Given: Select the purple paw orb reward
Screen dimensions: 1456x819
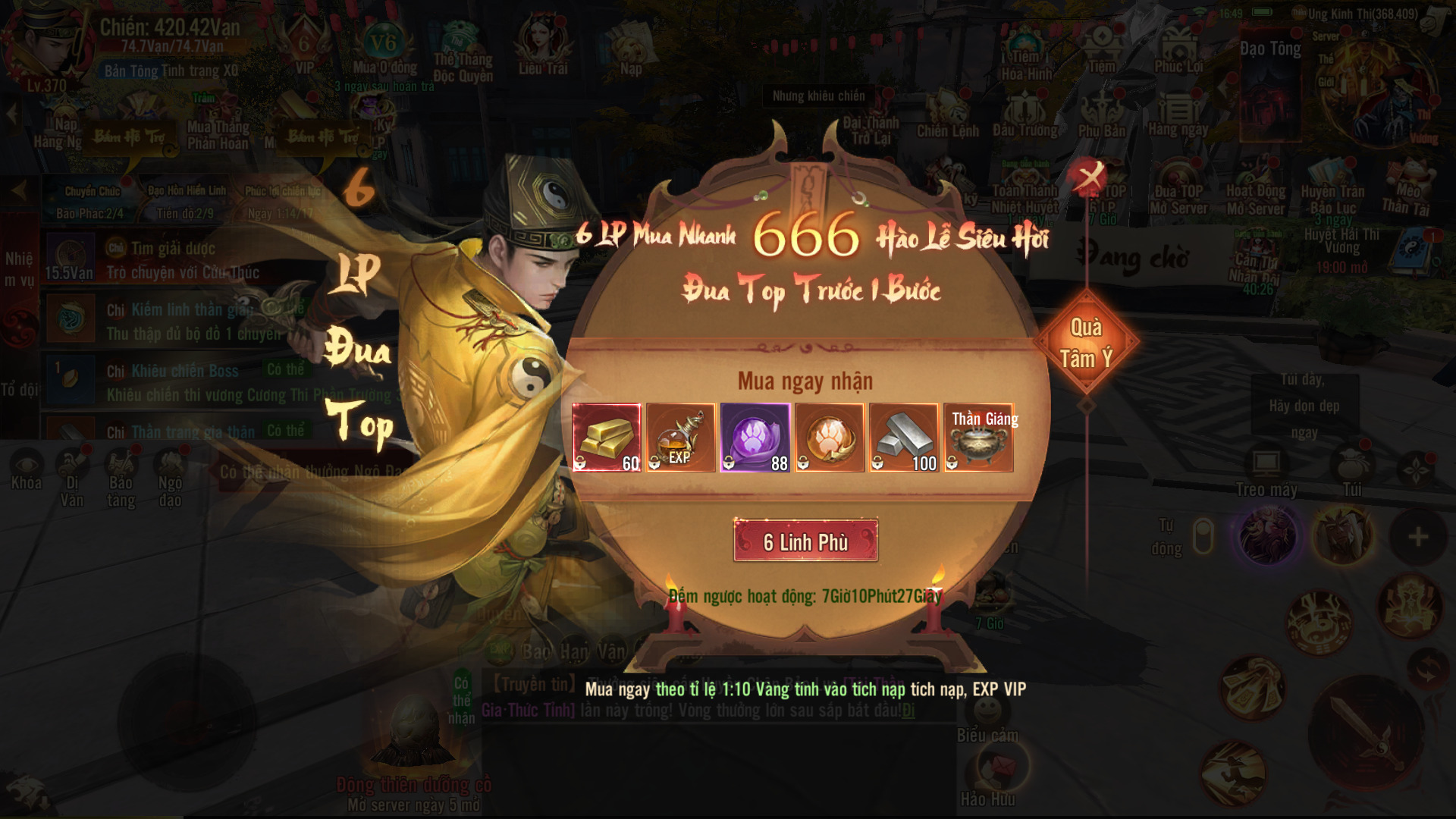Looking at the screenshot, I should [x=755, y=438].
